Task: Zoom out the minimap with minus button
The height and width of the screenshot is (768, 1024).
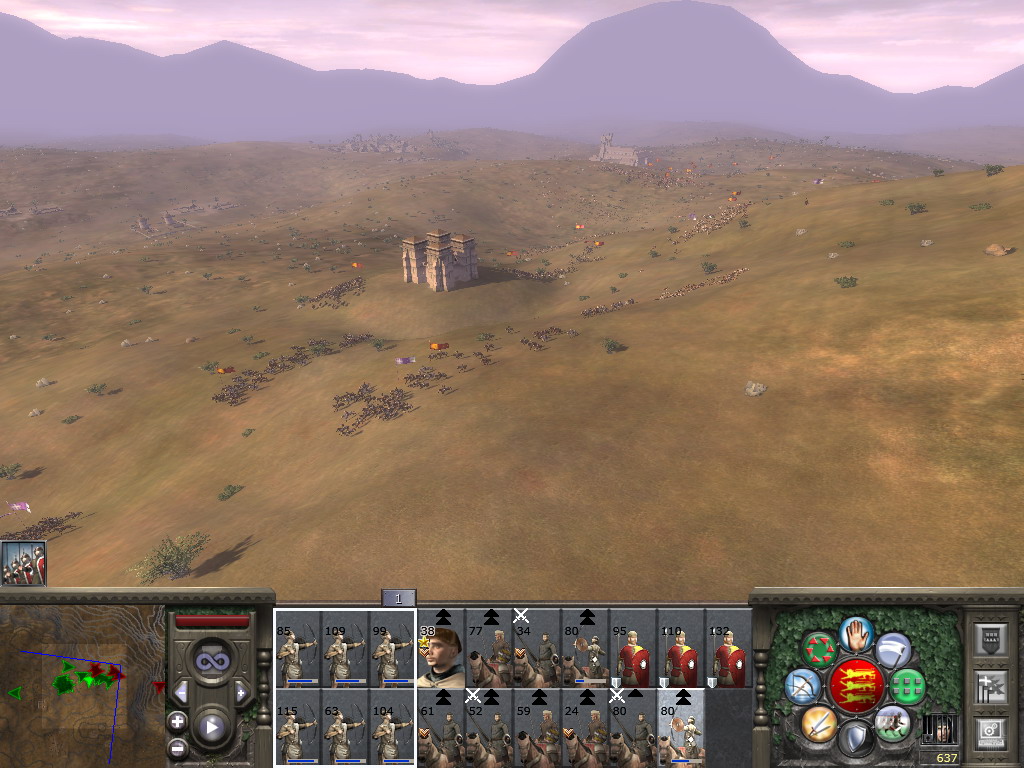Action: (178, 746)
